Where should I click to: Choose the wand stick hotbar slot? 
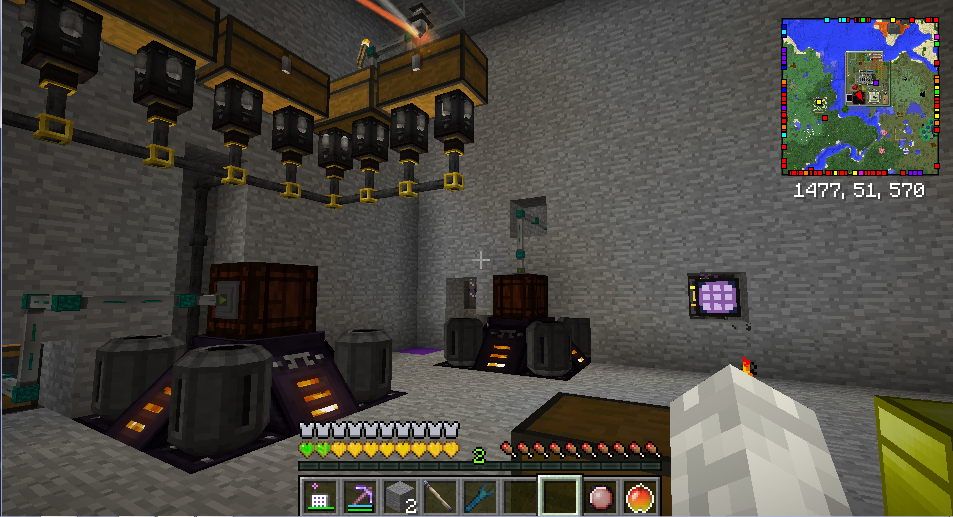[x=440, y=496]
